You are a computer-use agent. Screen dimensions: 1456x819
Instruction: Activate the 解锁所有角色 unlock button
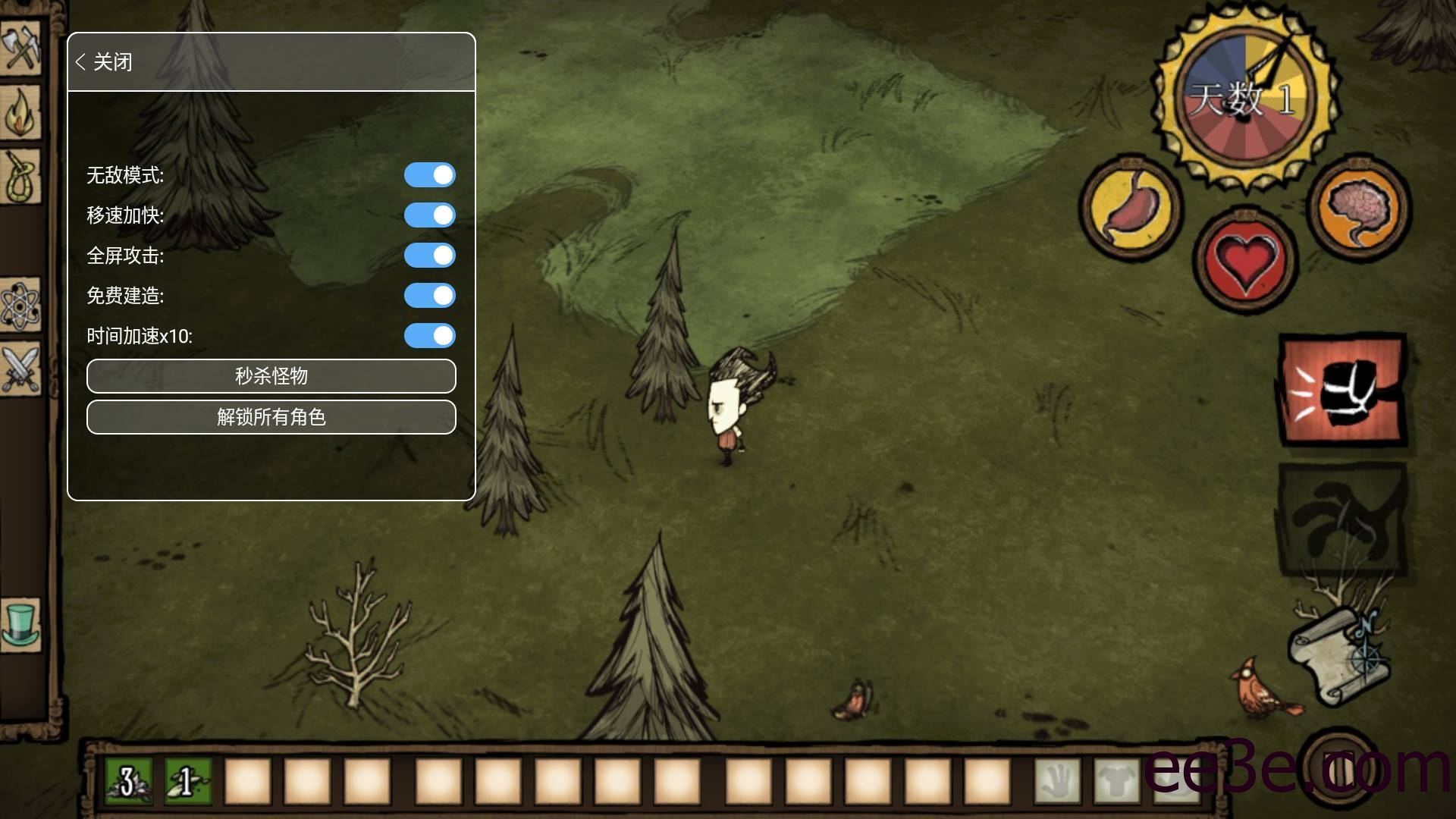271,417
